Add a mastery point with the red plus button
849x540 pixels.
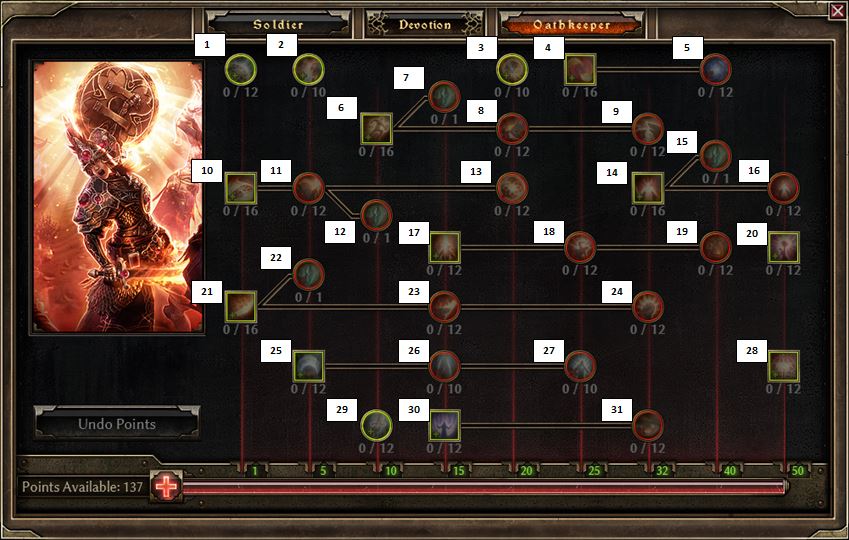[166, 487]
